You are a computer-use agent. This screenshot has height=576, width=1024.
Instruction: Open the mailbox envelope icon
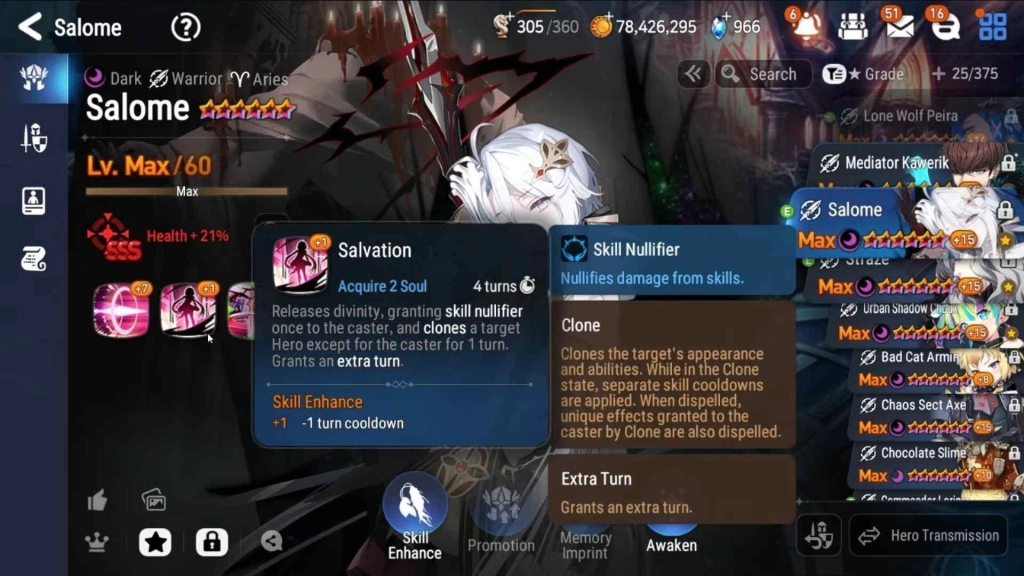pyautogui.click(x=899, y=27)
